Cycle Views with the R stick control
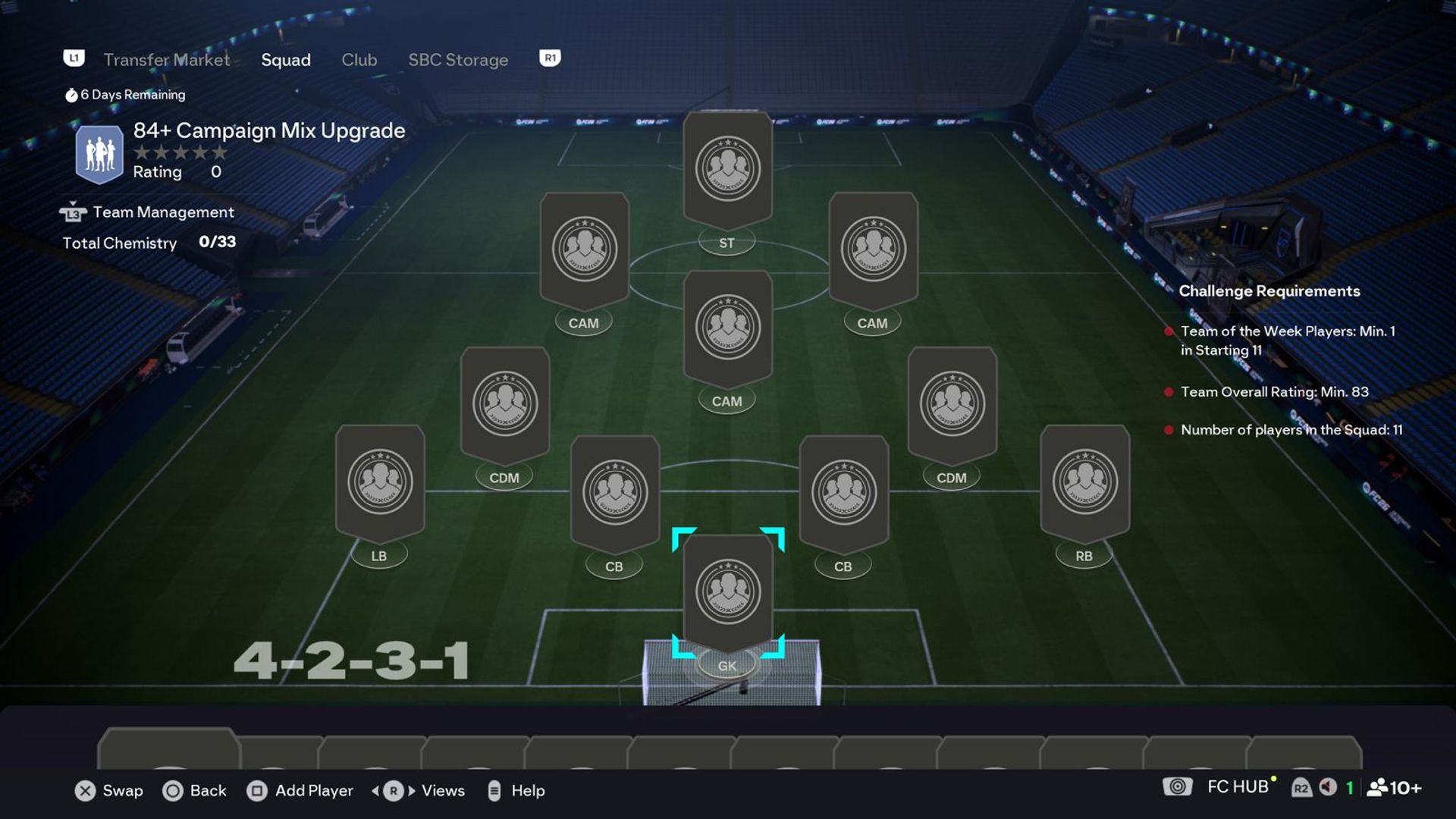Screen dimensions: 1456x819 (x=392, y=791)
